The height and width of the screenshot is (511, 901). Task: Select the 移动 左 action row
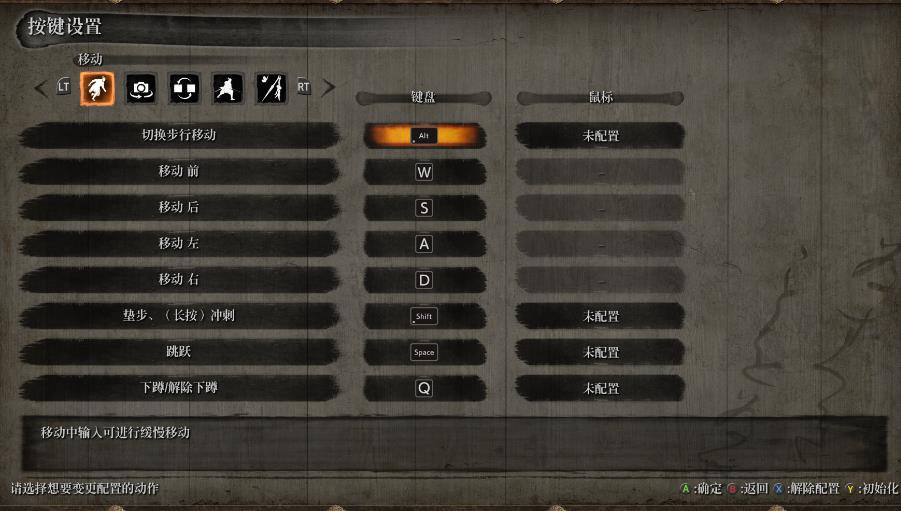[179, 244]
